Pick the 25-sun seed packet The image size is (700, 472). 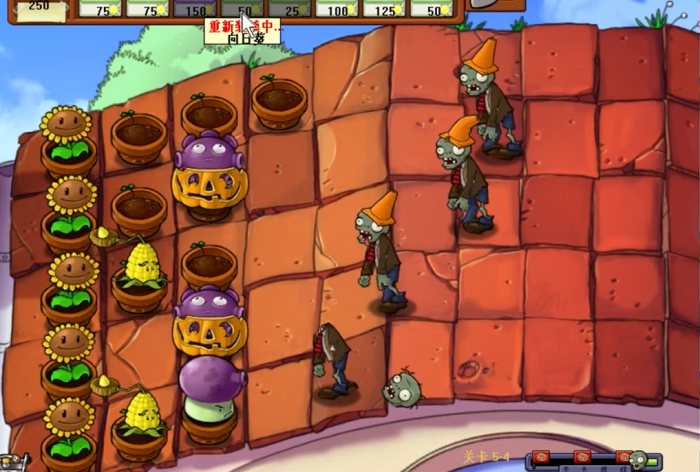[x=291, y=9]
